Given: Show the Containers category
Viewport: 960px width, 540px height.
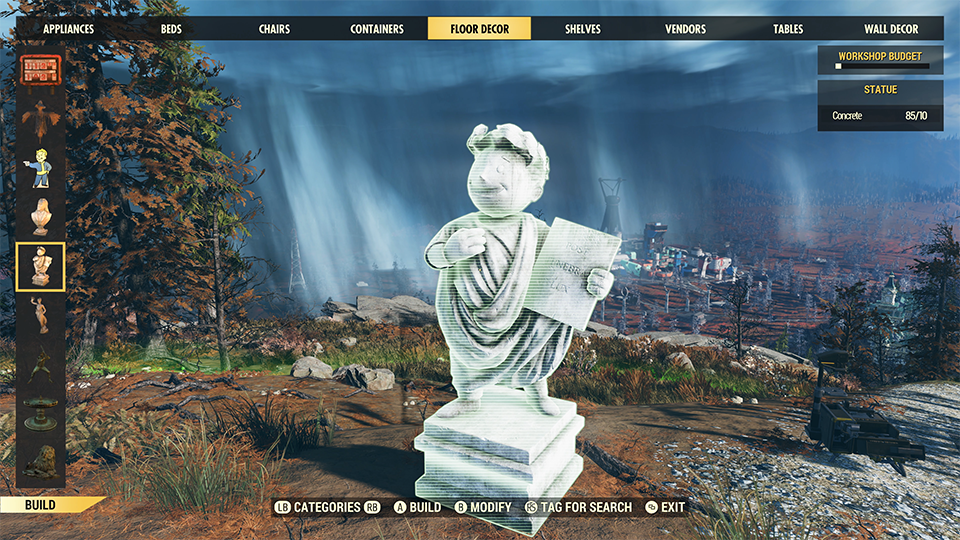Looking at the screenshot, I should pyautogui.click(x=377, y=29).
